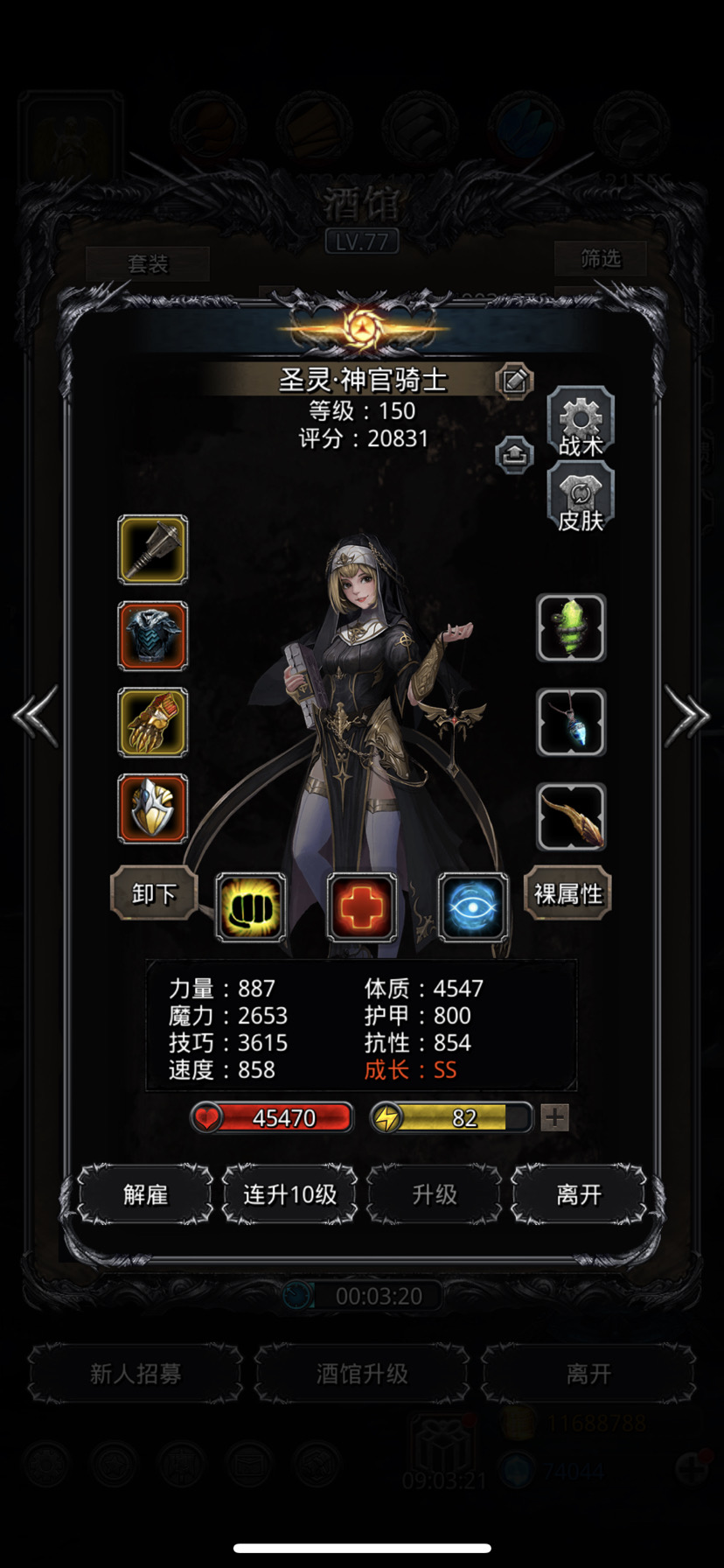Select the green crystal accessory slot
Viewport: 724px width, 1568px height.
(571, 627)
